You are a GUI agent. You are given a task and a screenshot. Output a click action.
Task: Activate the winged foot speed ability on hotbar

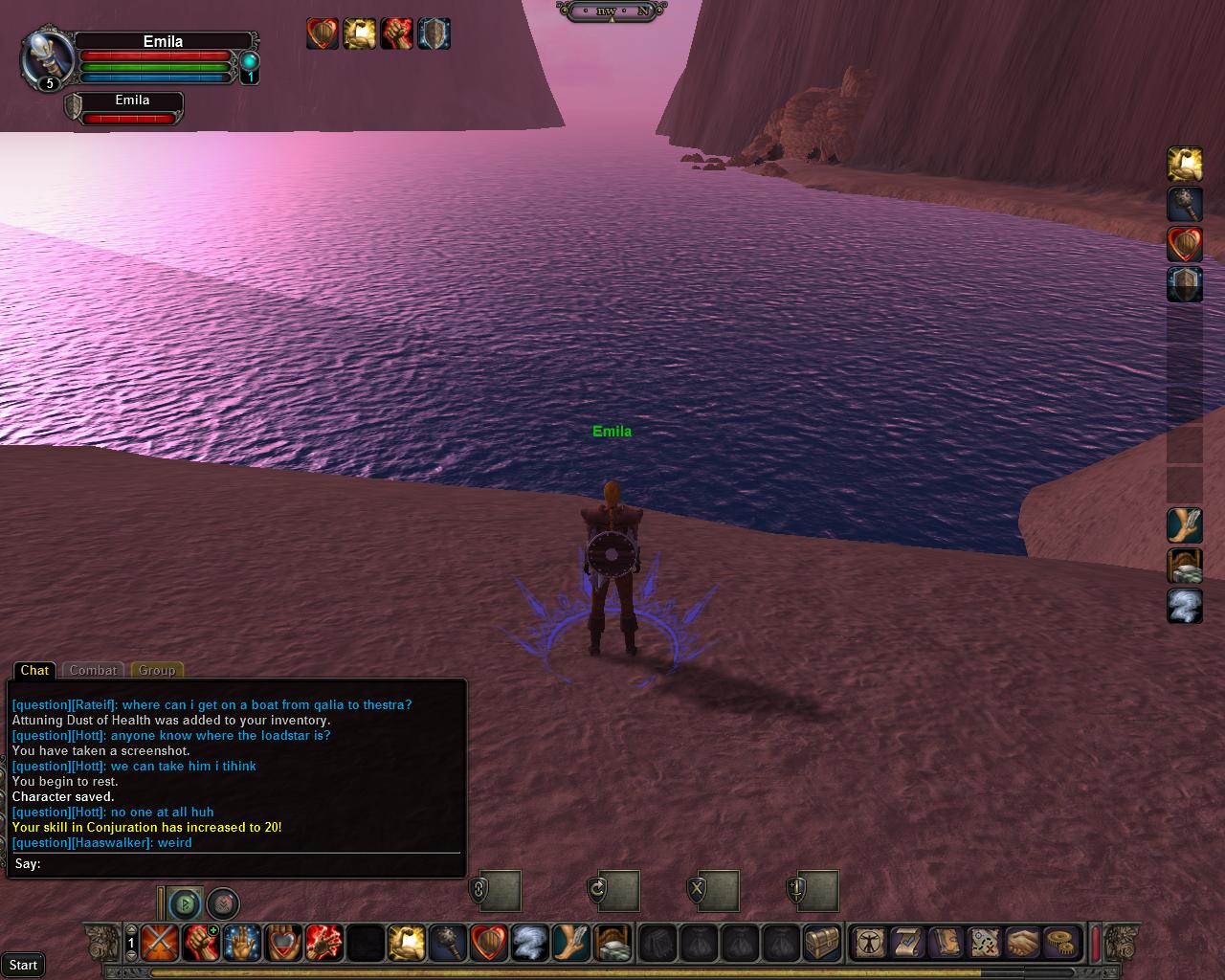point(571,943)
